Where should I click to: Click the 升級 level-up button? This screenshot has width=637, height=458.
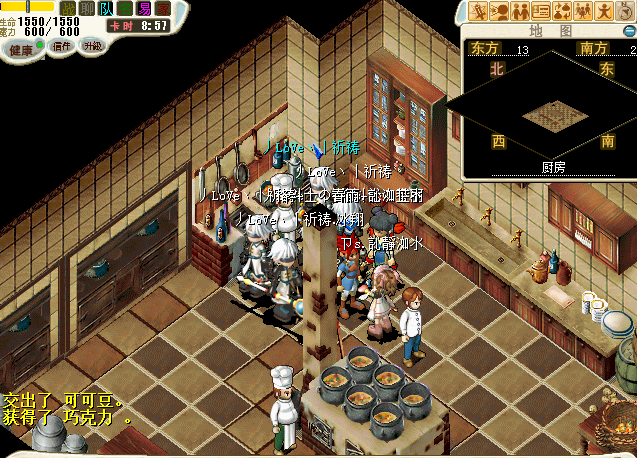(x=93, y=46)
